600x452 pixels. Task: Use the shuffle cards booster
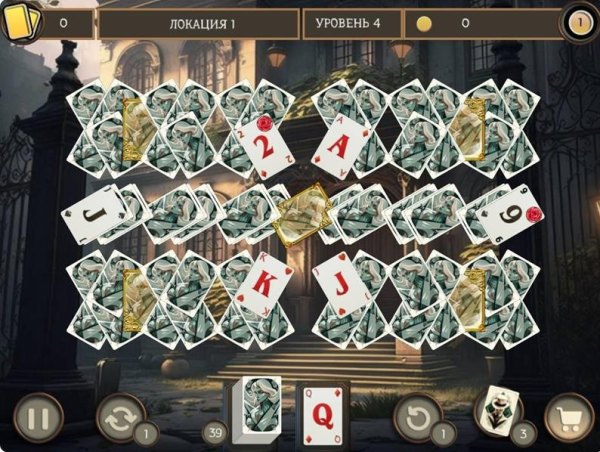120,417
